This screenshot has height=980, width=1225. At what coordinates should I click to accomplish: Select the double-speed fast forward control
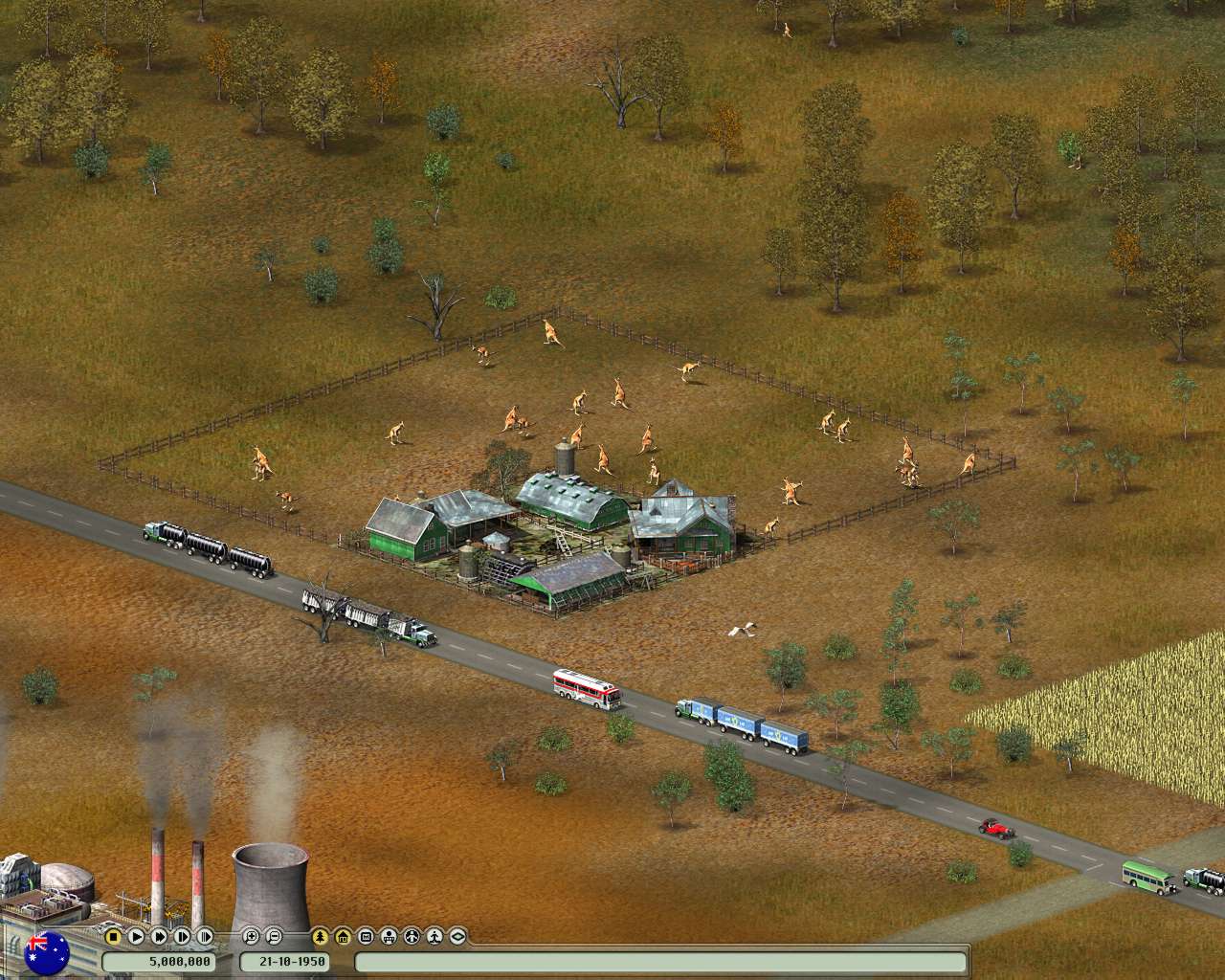coord(160,937)
